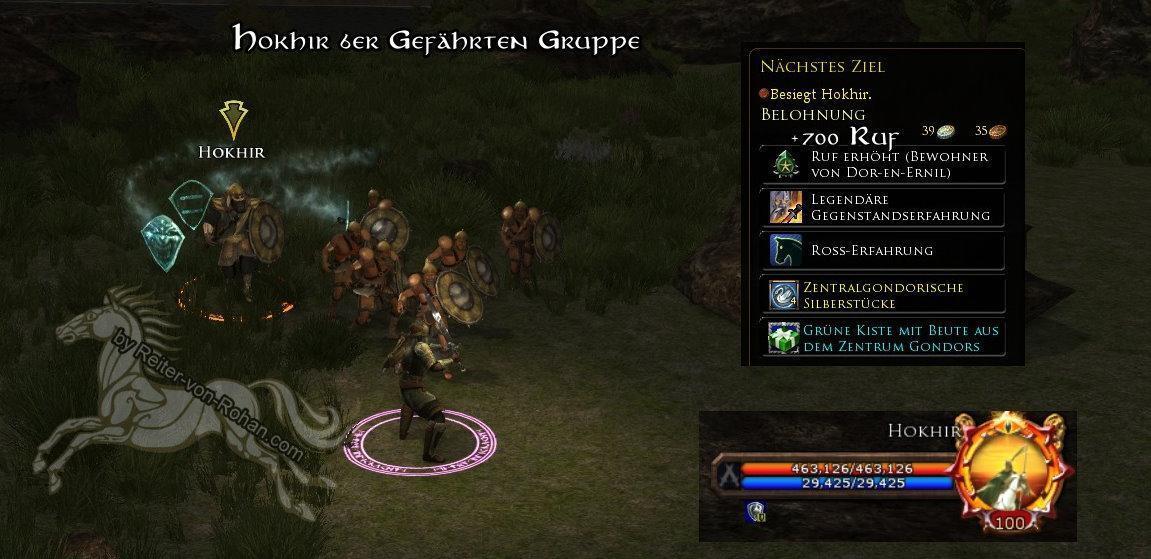Image resolution: width=1151 pixels, height=559 pixels.
Task: Select the Ruf erhöht Dor-en-Ernil reward
Action: click(x=883, y=165)
